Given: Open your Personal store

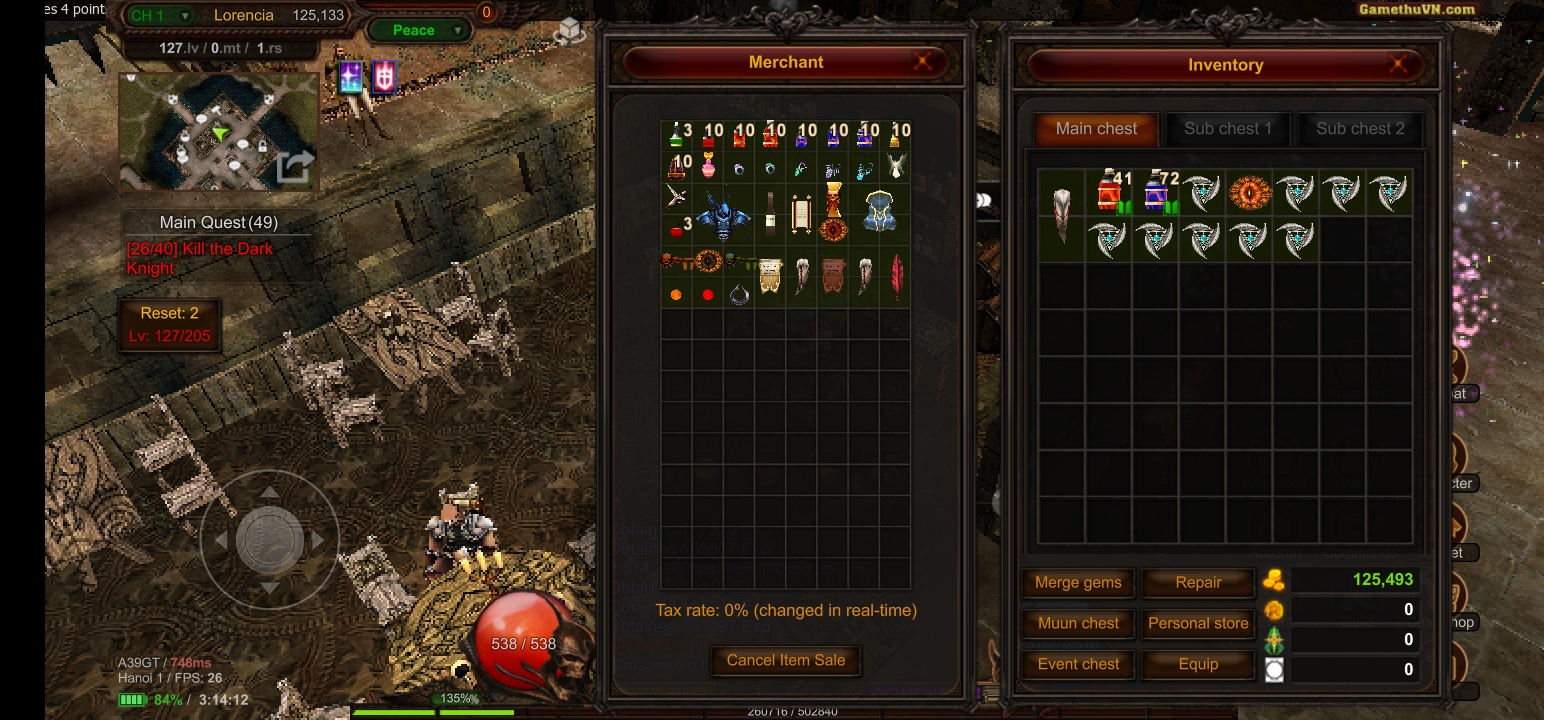Looking at the screenshot, I should click(x=1198, y=623).
